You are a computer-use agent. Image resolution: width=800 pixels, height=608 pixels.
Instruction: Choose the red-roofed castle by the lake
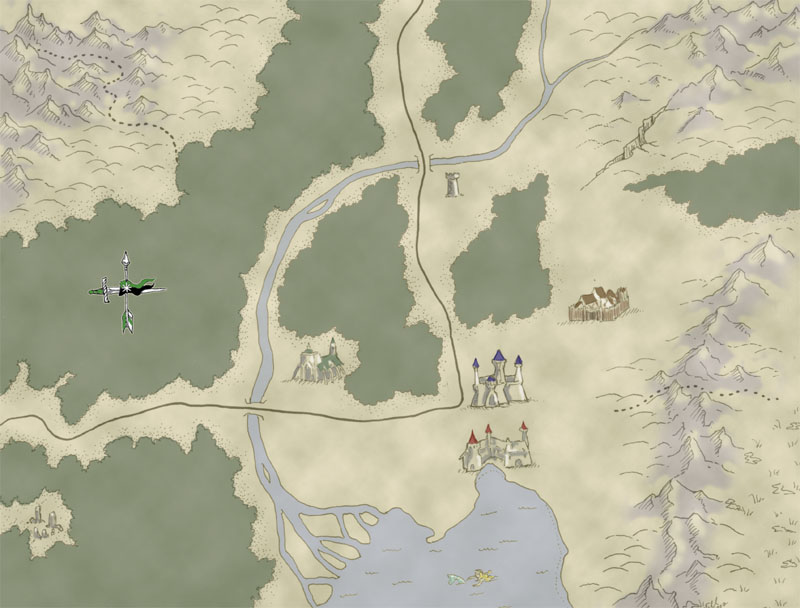[x=495, y=449]
